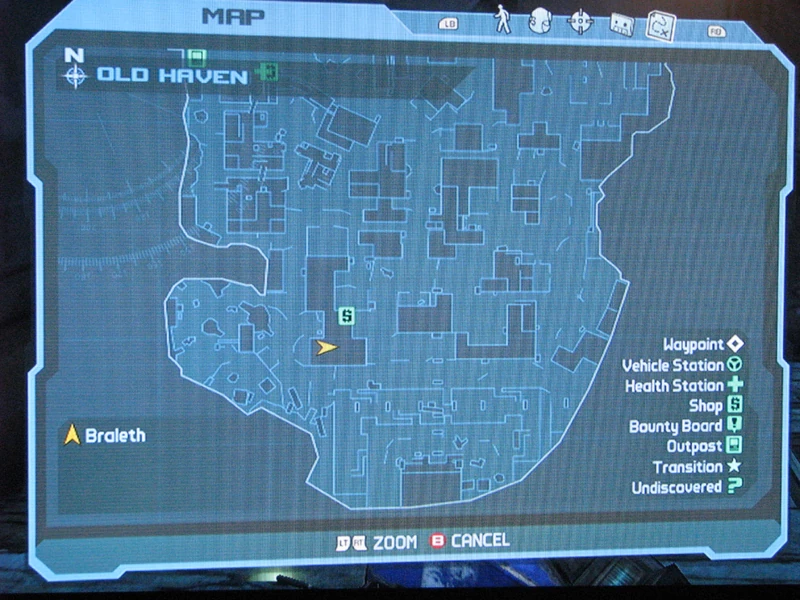Select the Transition legend entry
Screen dimensions: 800x600
(x=698, y=466)
